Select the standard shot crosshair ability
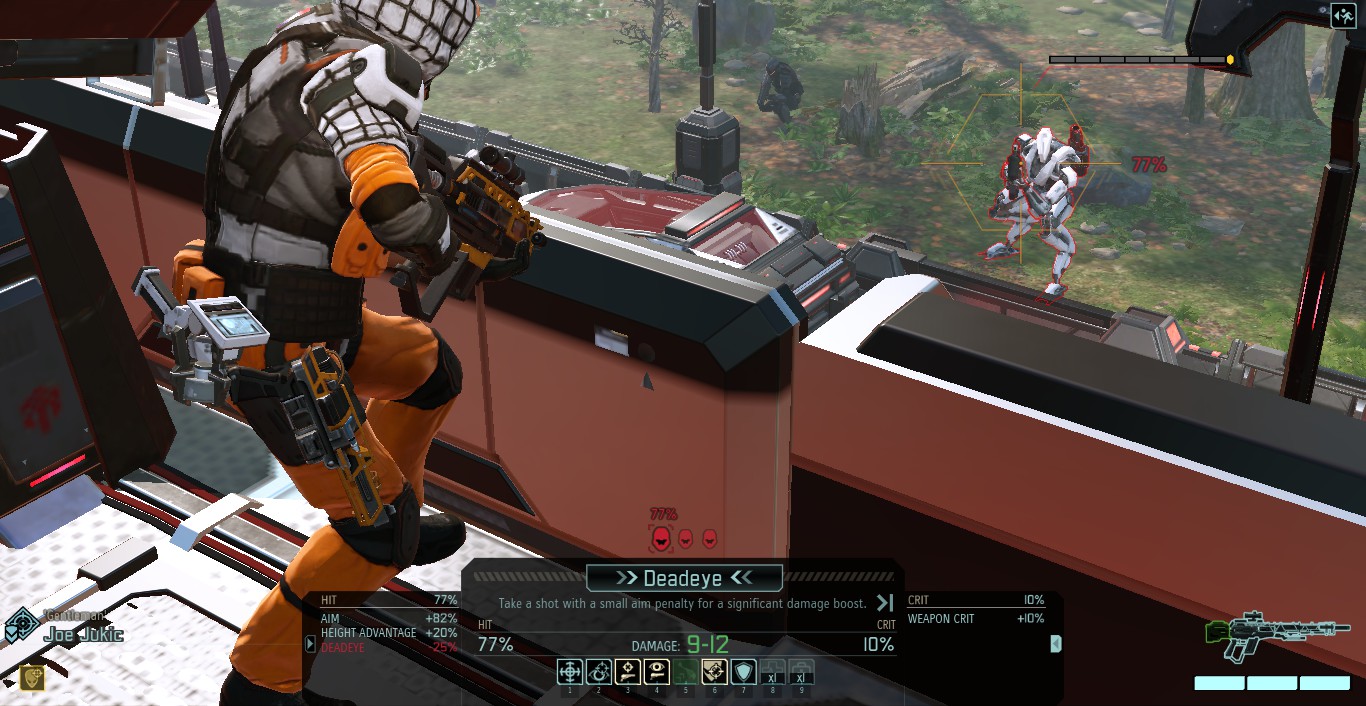The width and height of the screenshot is (1366, 706). click(570, 671)
